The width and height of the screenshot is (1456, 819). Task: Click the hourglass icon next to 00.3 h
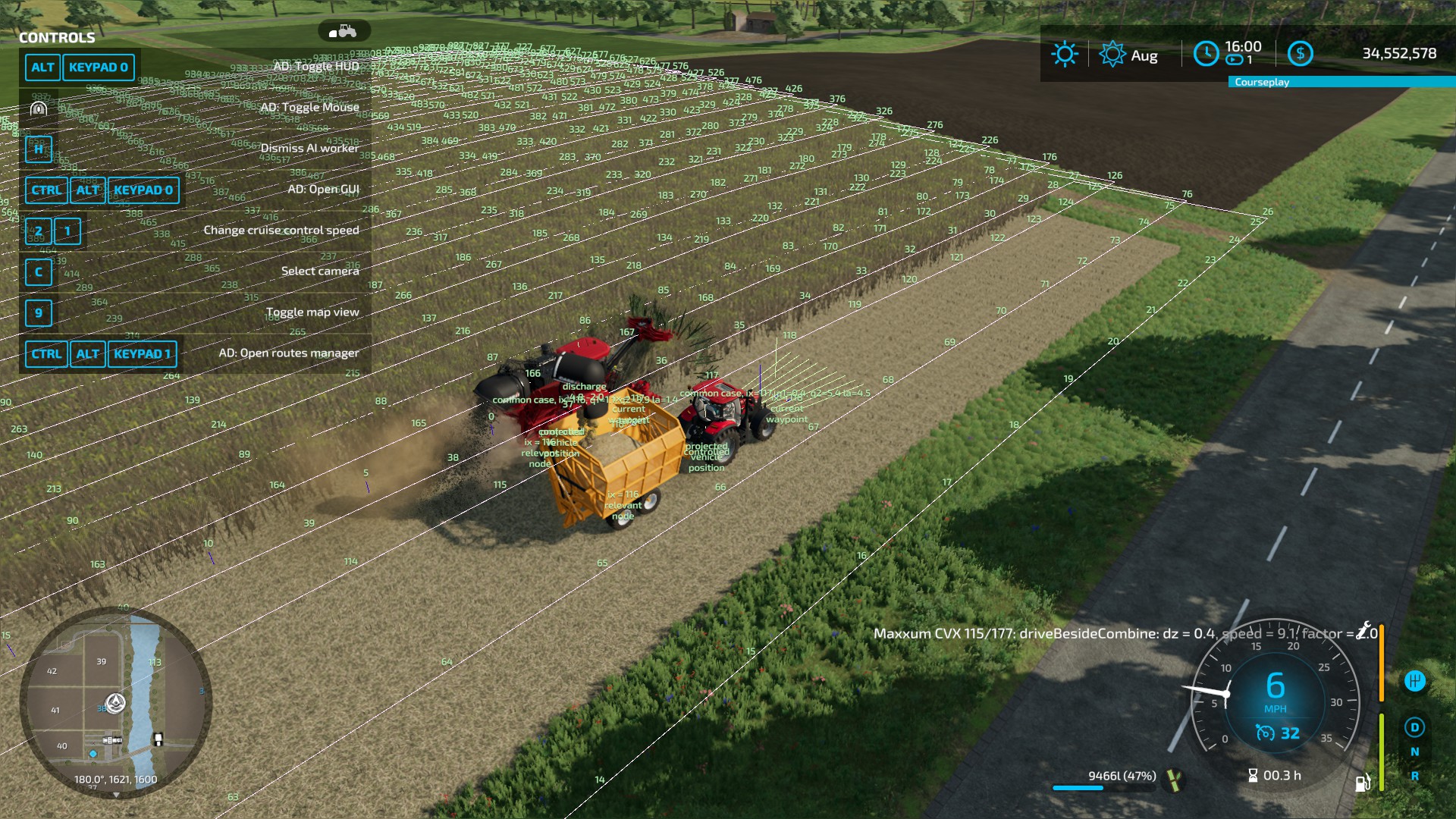click(1252, 775)
